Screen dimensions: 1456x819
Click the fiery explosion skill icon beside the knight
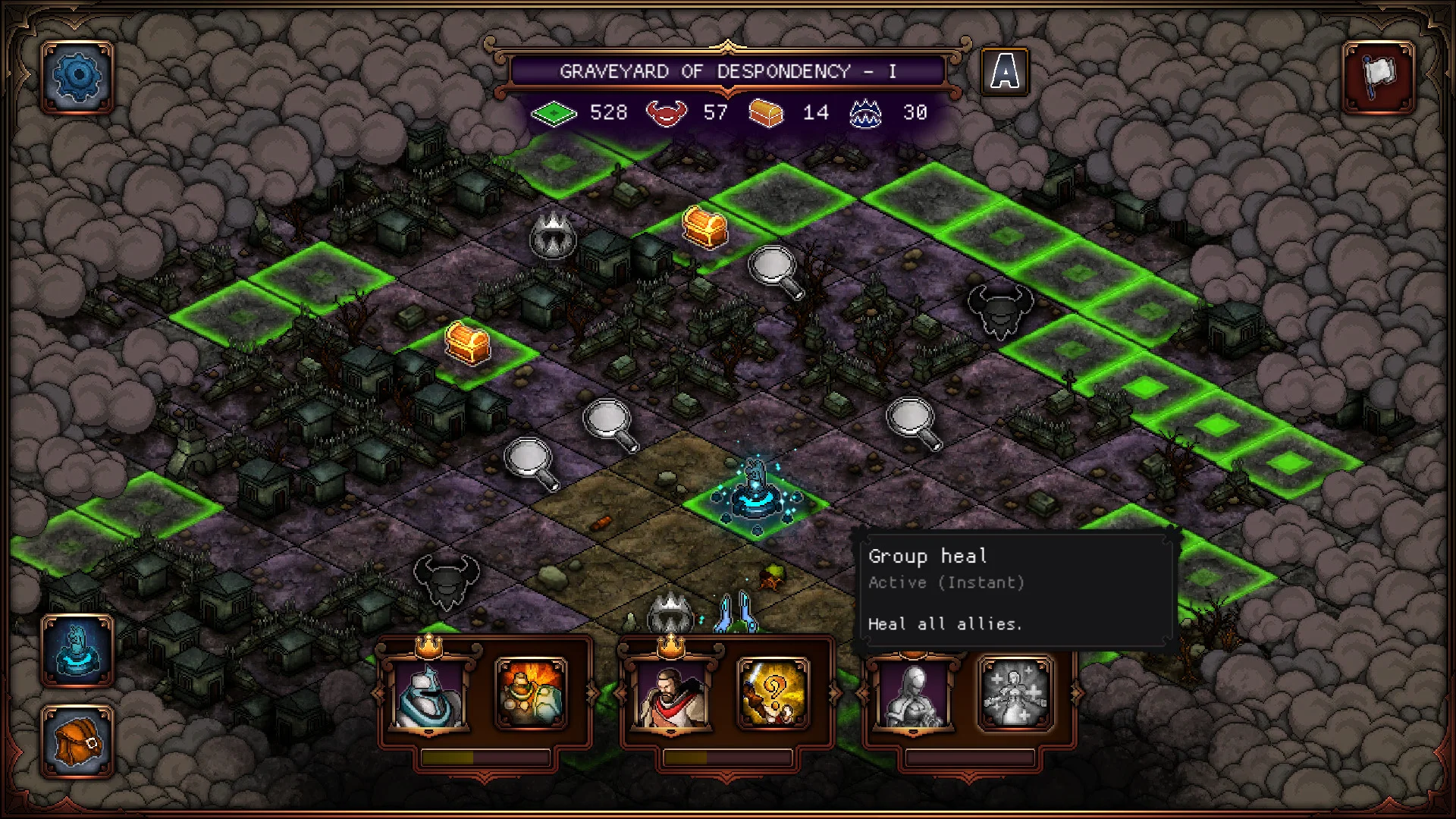coord(531,694)
